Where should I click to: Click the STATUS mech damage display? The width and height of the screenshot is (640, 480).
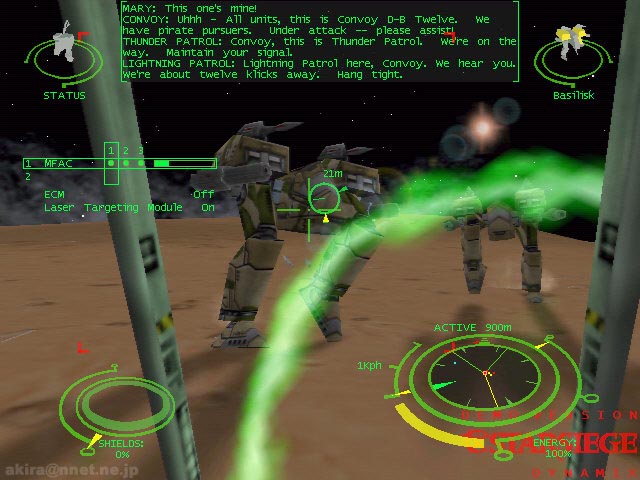pyautogui.click(x=65, y=57)
